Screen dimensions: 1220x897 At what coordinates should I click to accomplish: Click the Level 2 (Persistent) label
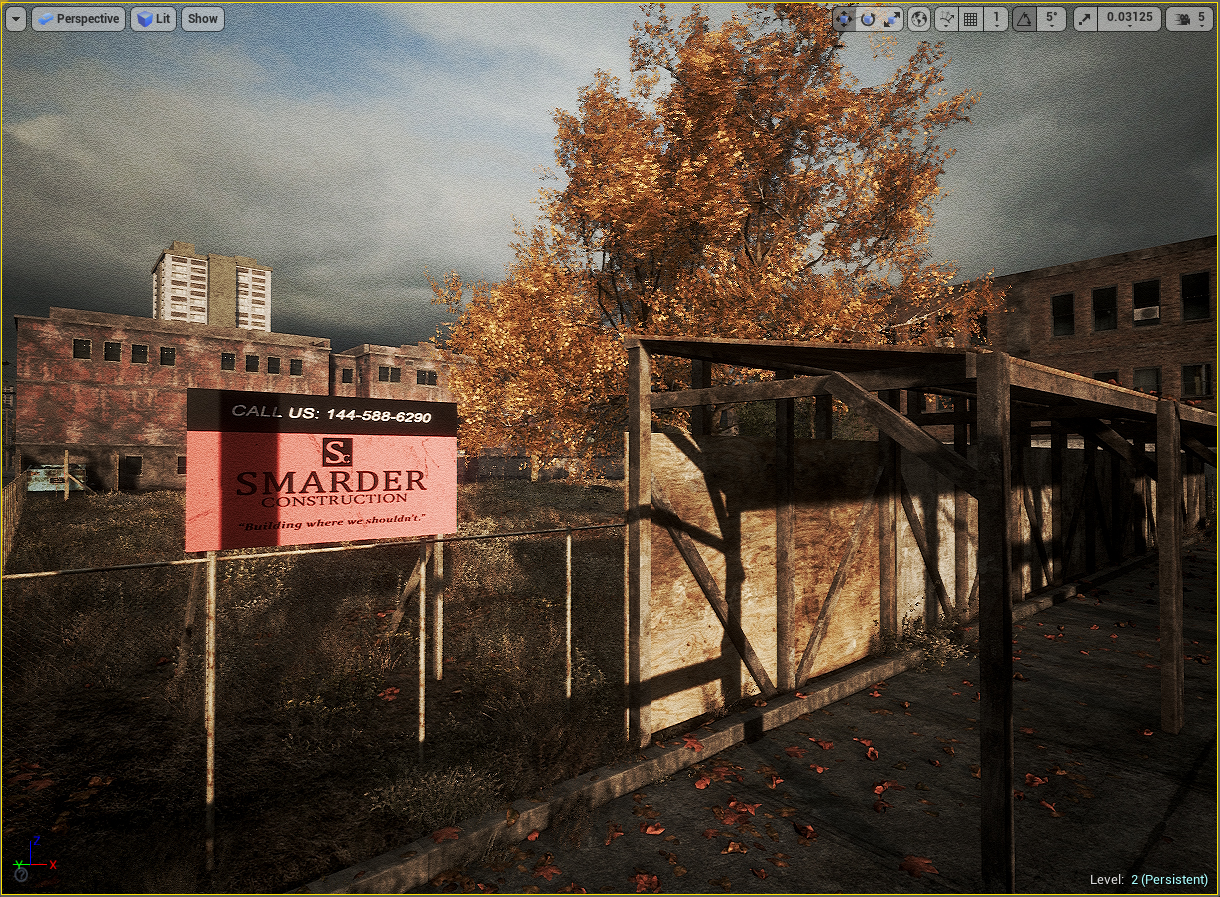[x=1148, y=880]
